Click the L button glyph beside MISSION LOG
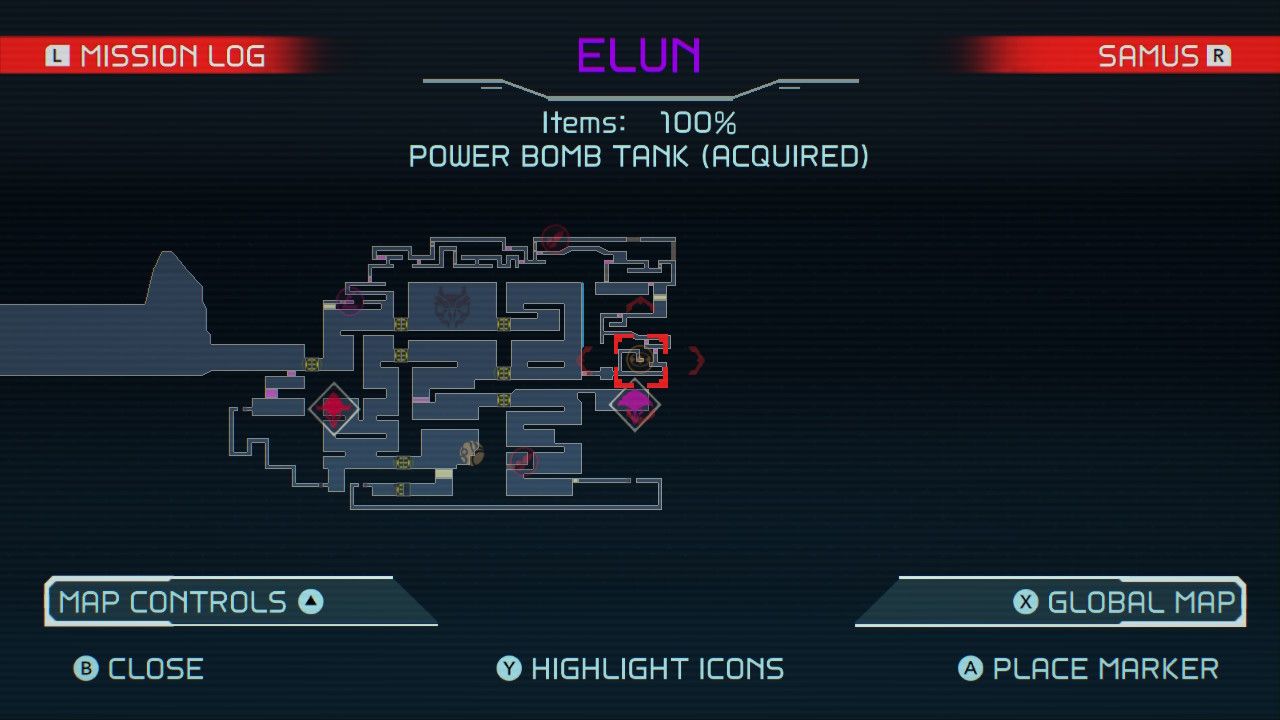Screen dimensions: 1280x720 [57, 55]
